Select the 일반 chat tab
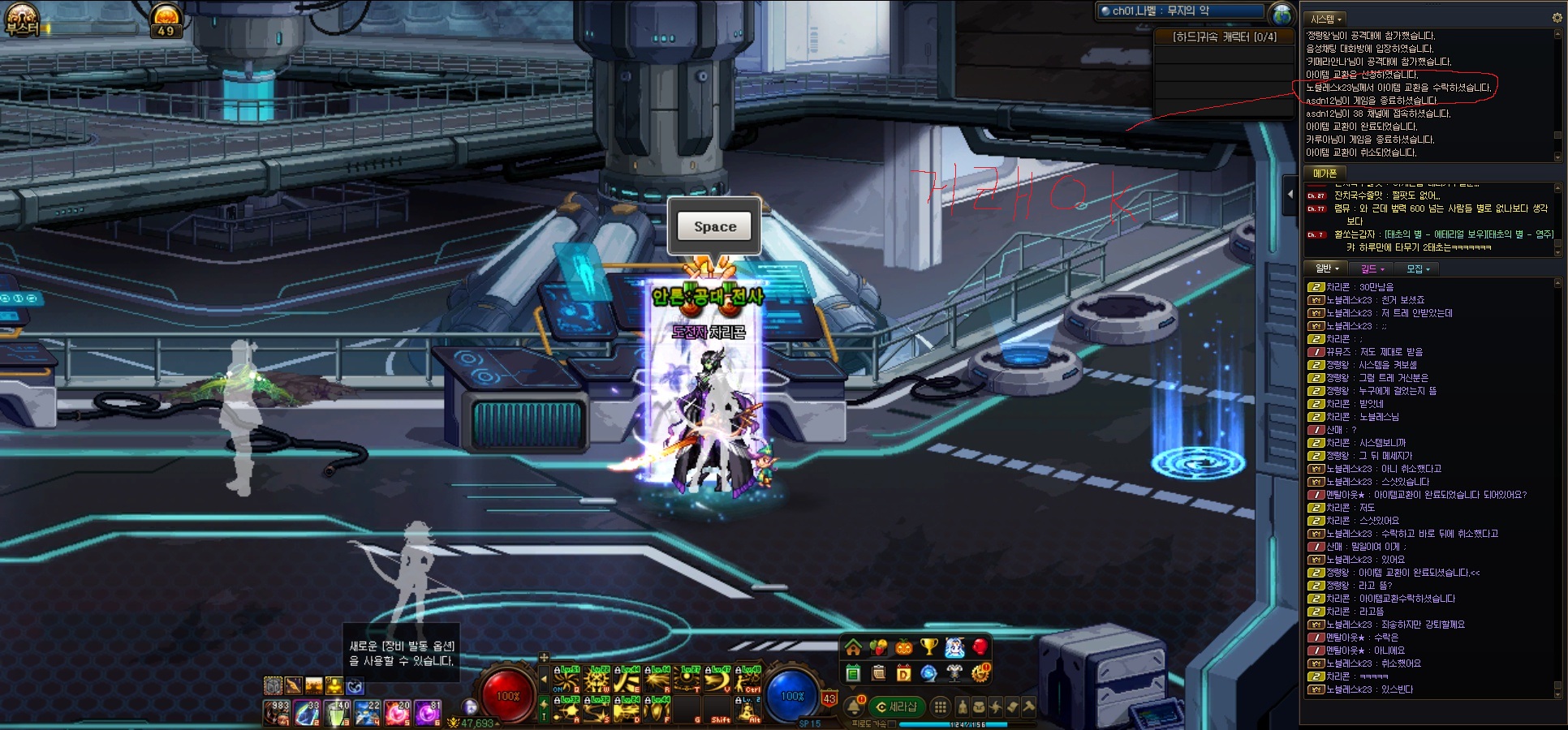 [1326, 268]
